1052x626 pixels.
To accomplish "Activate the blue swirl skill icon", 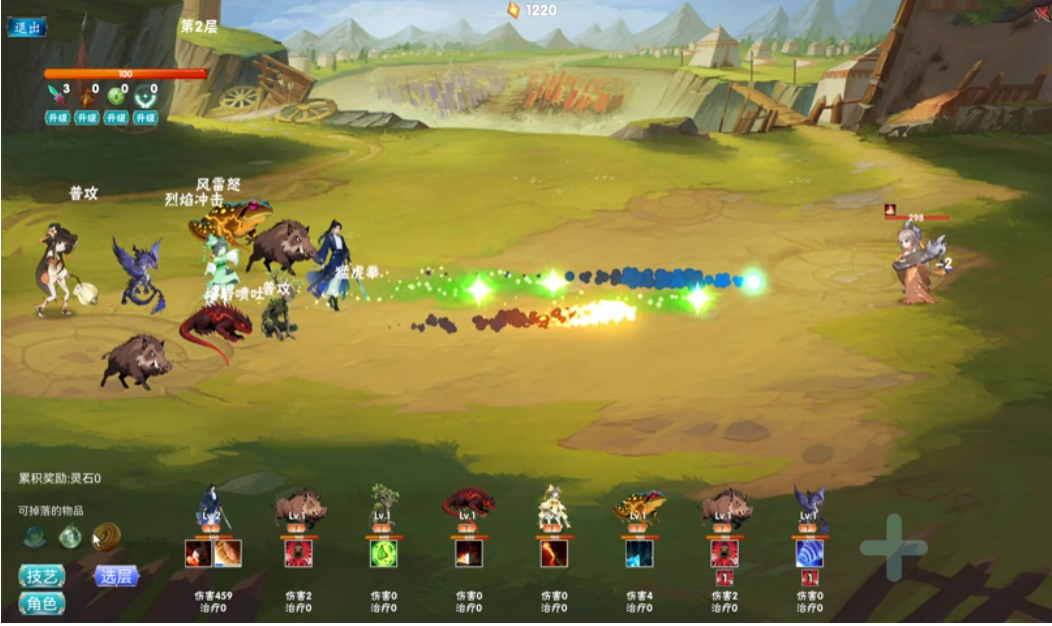I will tap(809, 553).
